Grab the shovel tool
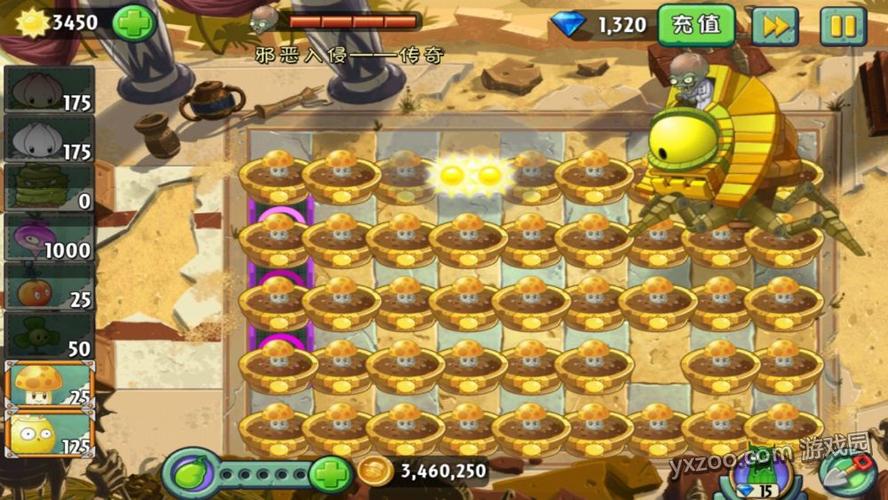Viewport: 888px width, 500px height. (843, 470)
